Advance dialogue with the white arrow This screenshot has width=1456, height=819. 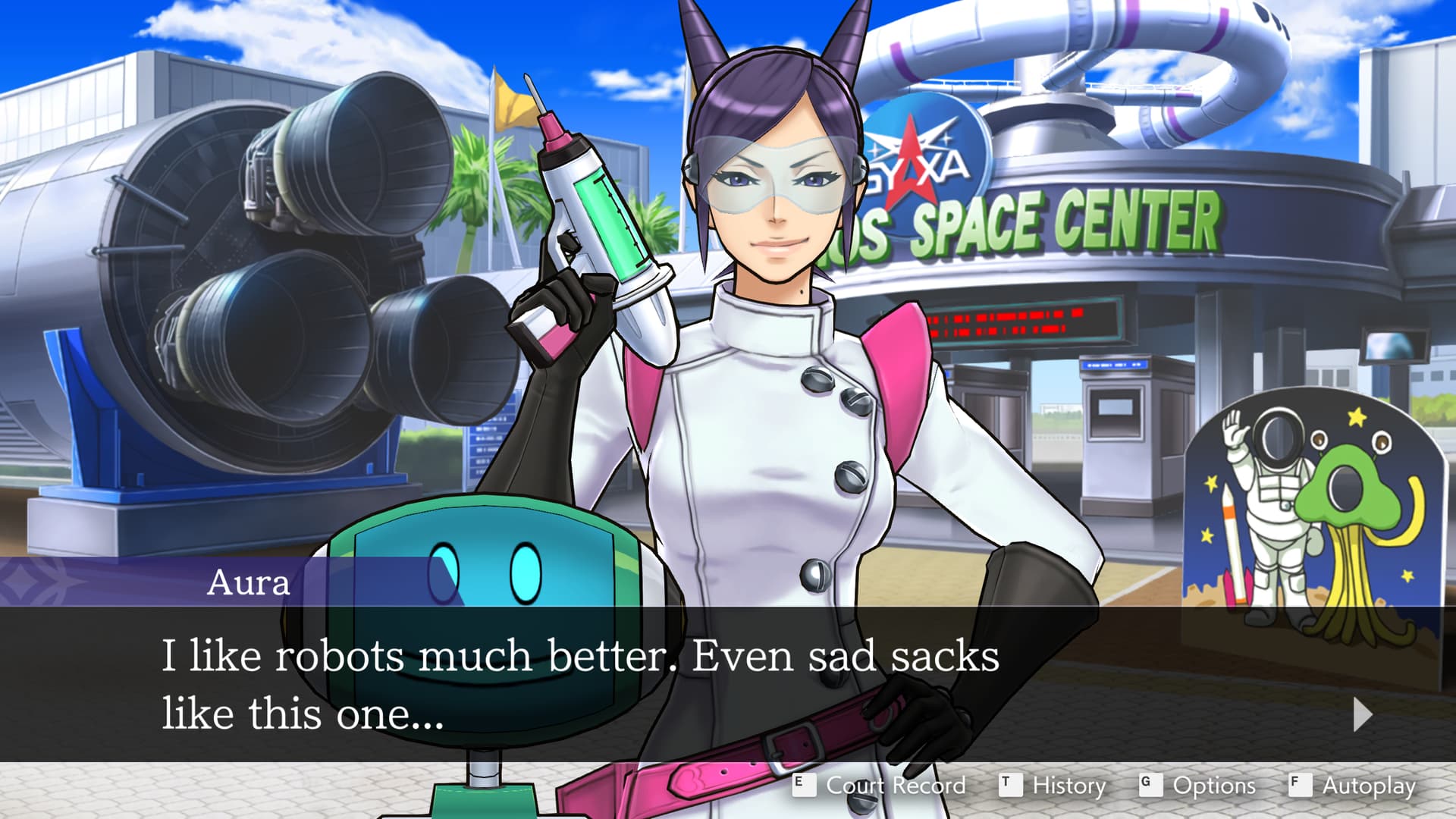pos(1362,714)
